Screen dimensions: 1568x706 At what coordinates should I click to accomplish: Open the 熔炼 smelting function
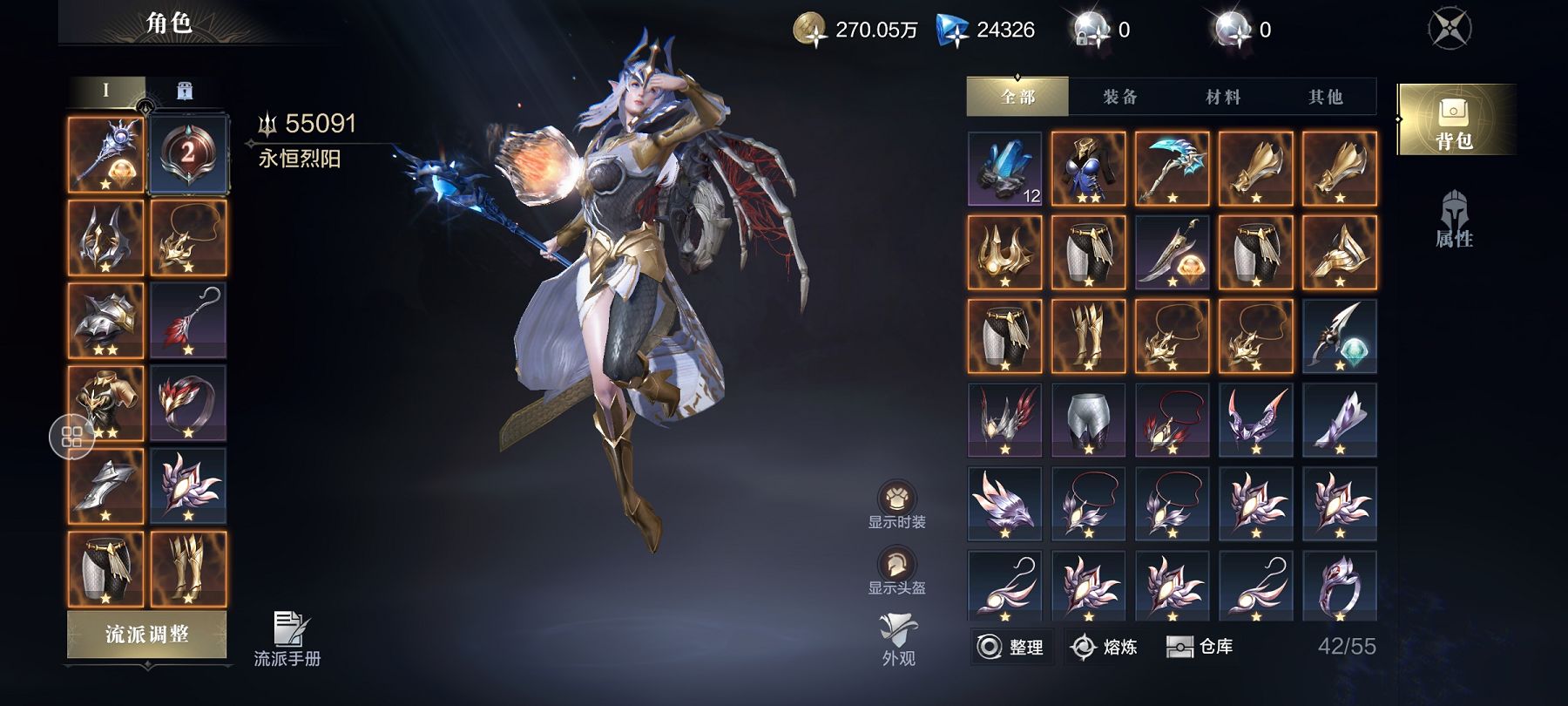click(1105, 647)
